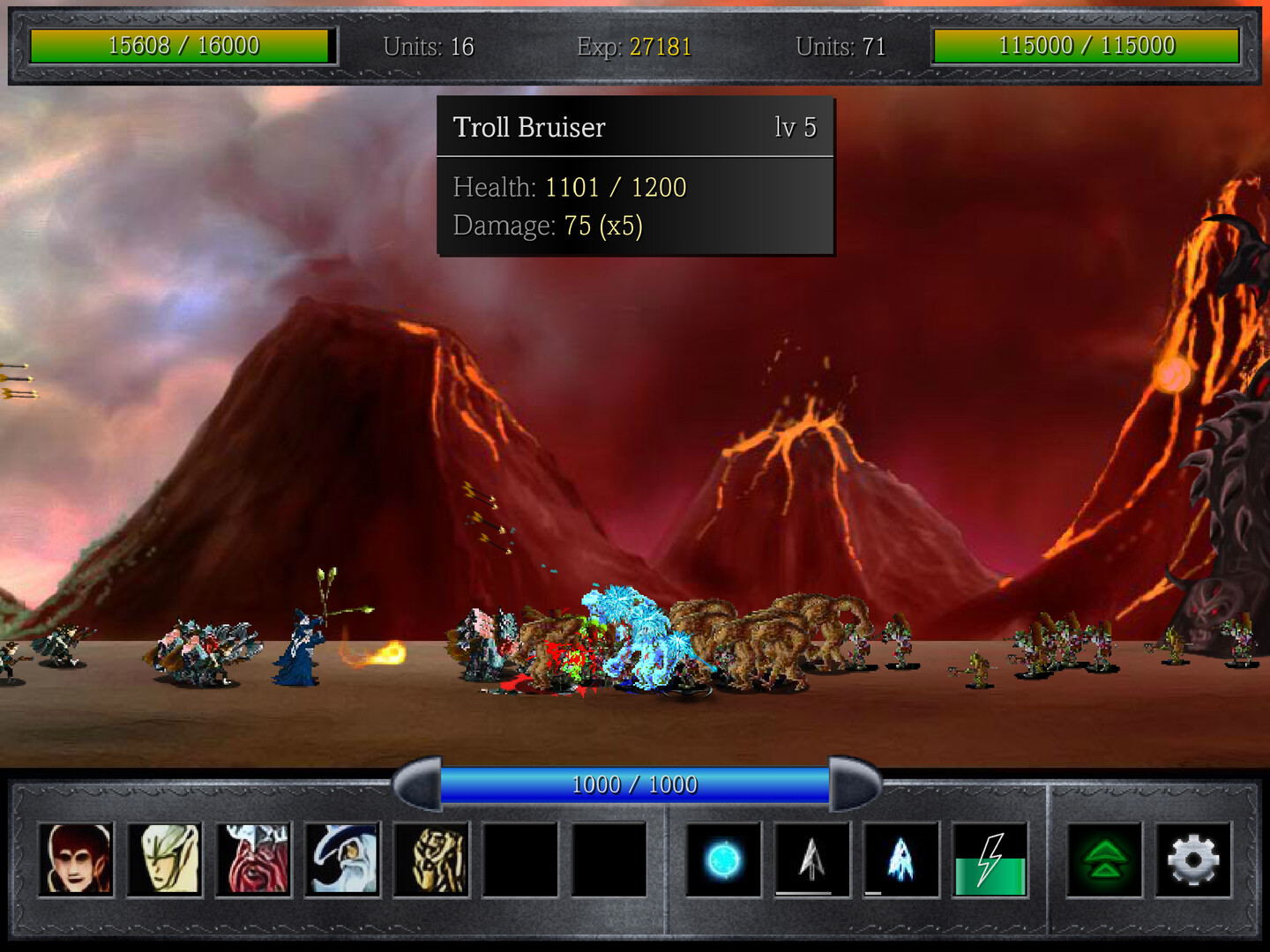This screenshot has height=952, width=1270.
Task: Expand the left cap of the mana bar
Action: pos(419,784)
